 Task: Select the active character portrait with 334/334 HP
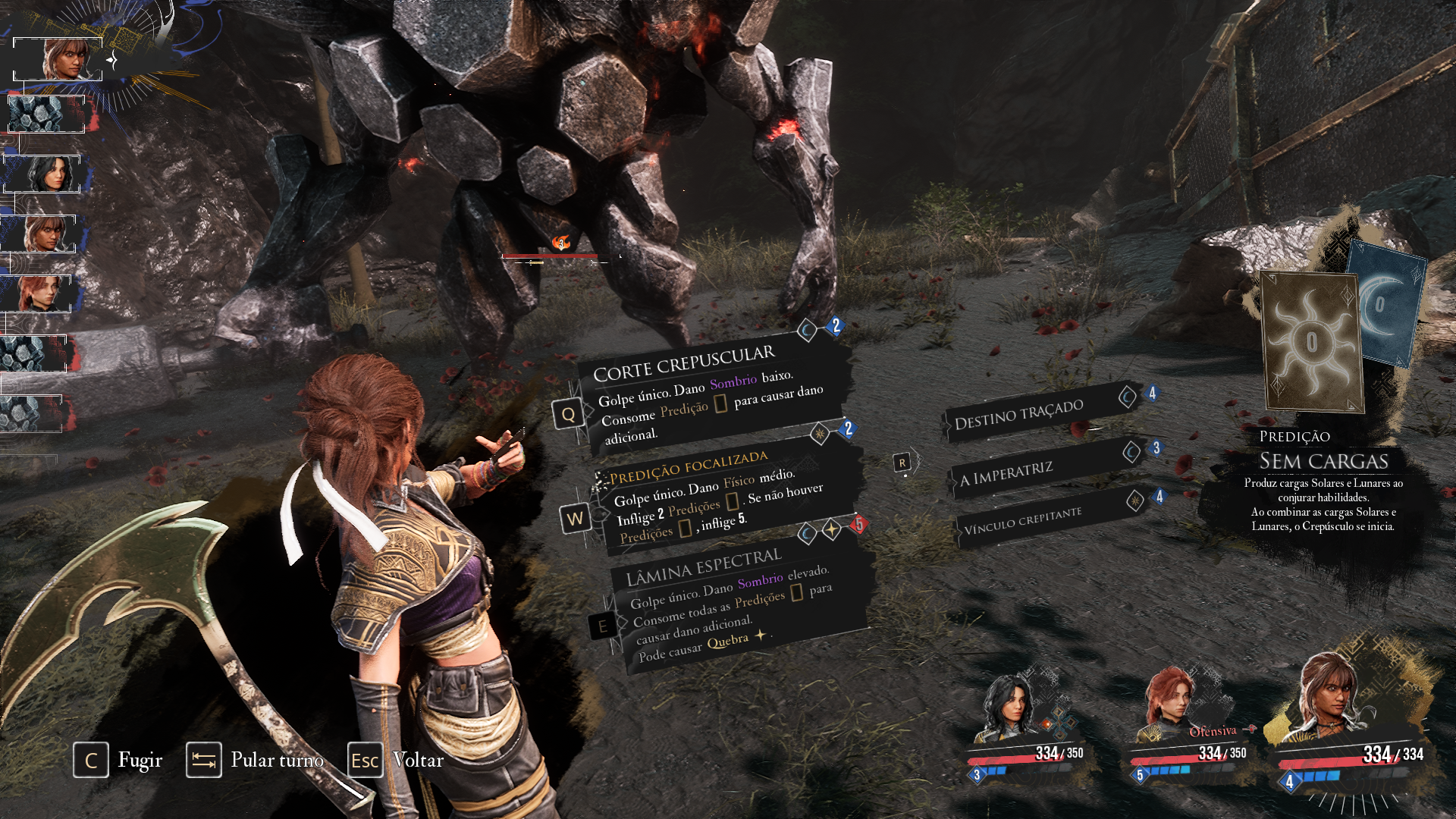pos(1335,698)
